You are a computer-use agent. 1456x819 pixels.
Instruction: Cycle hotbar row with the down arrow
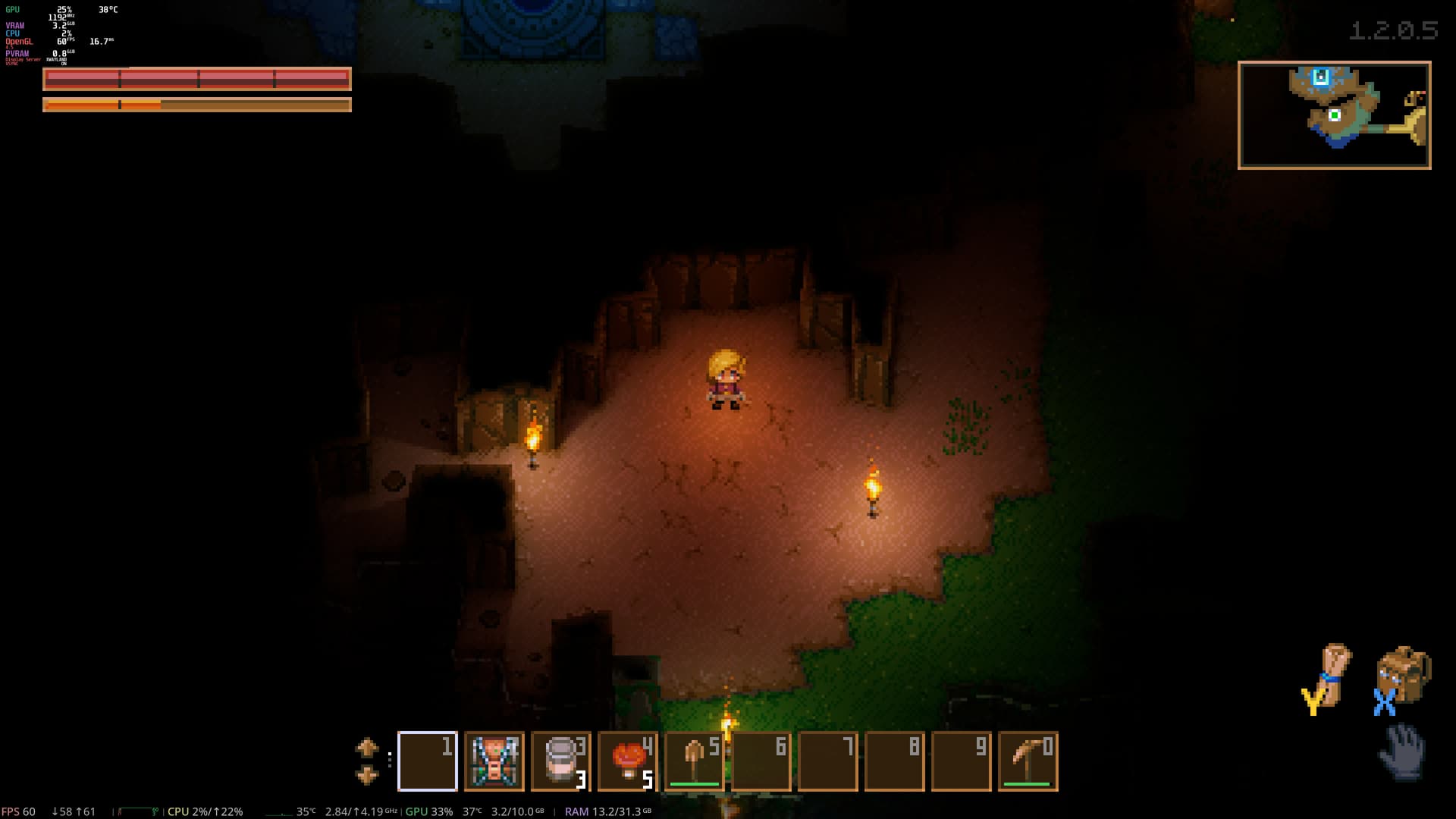(x=367, y=776)
